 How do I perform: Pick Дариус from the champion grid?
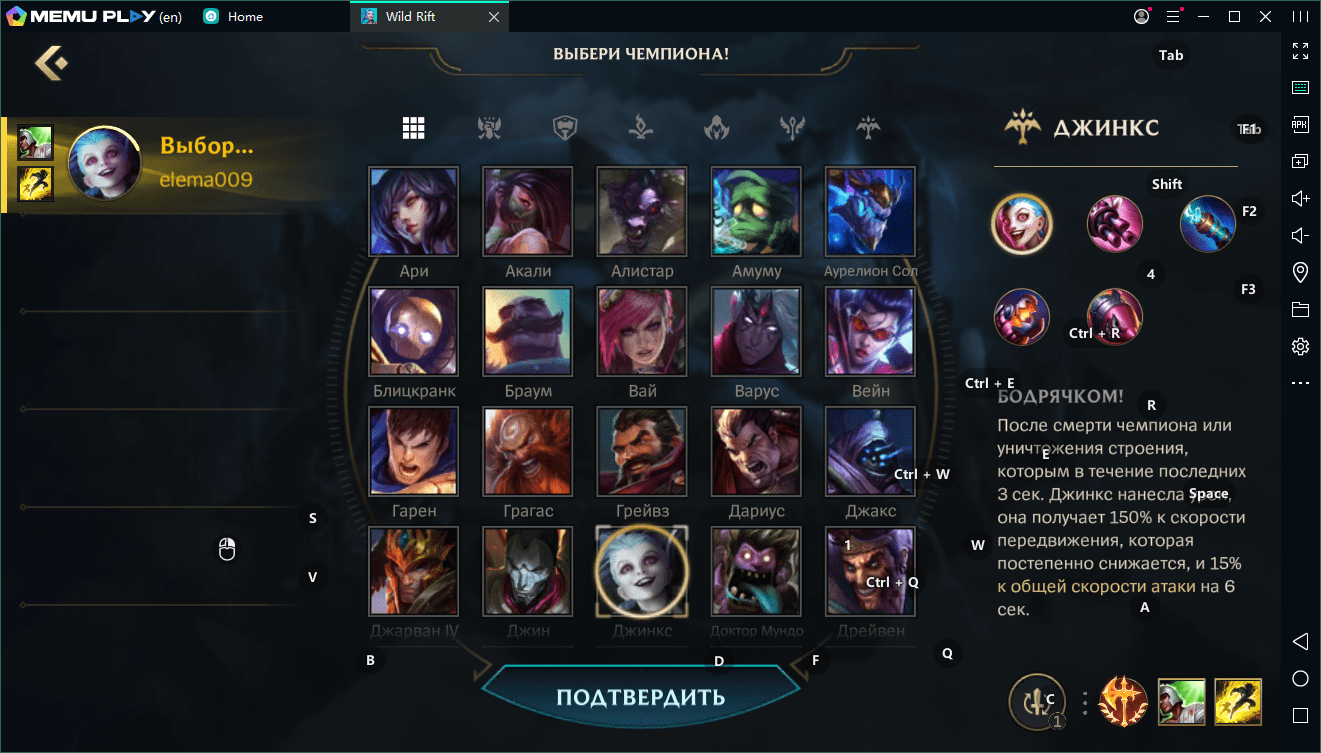[756, 451]
